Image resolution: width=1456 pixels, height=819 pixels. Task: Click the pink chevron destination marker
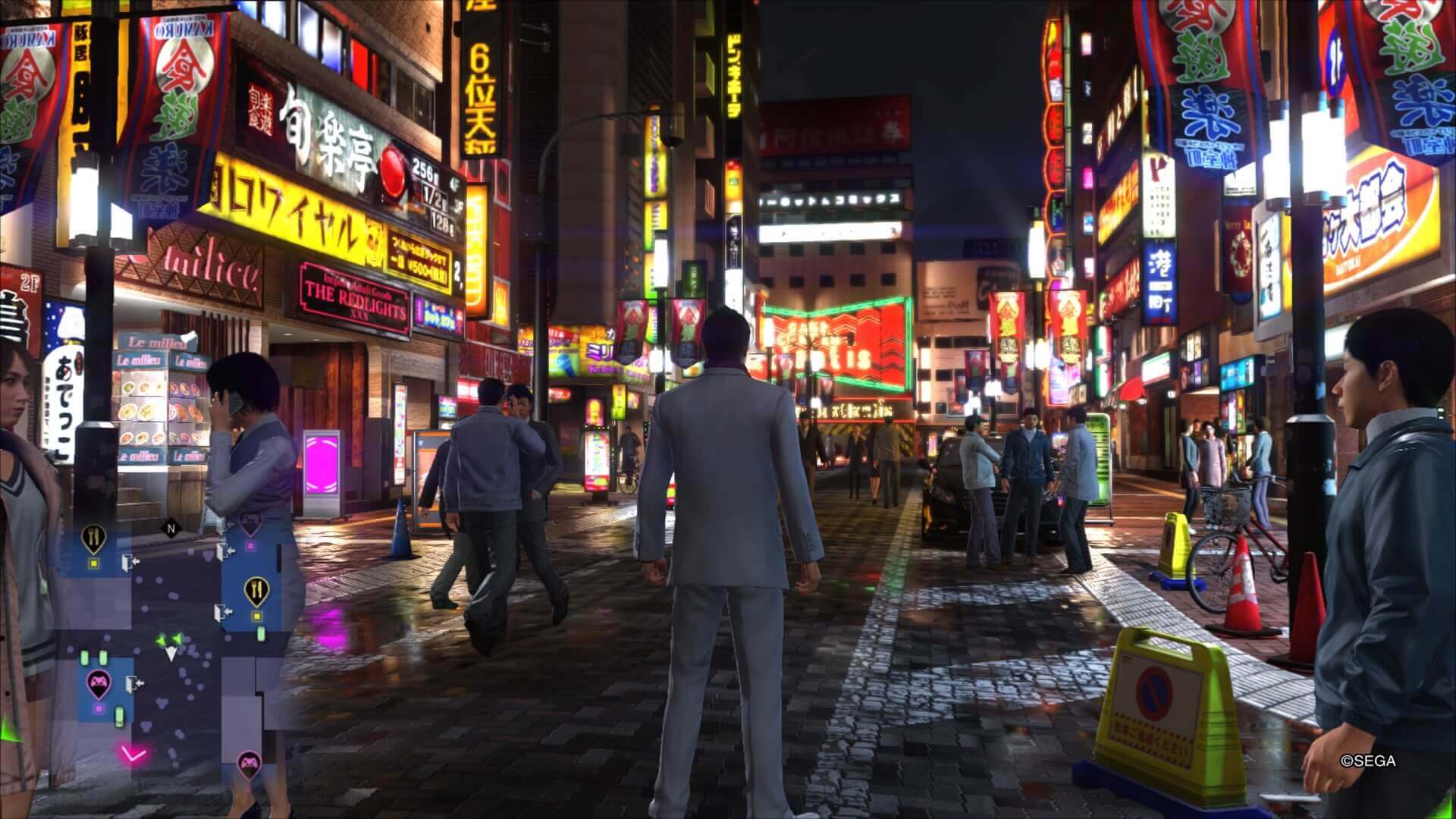click(133, 753)
